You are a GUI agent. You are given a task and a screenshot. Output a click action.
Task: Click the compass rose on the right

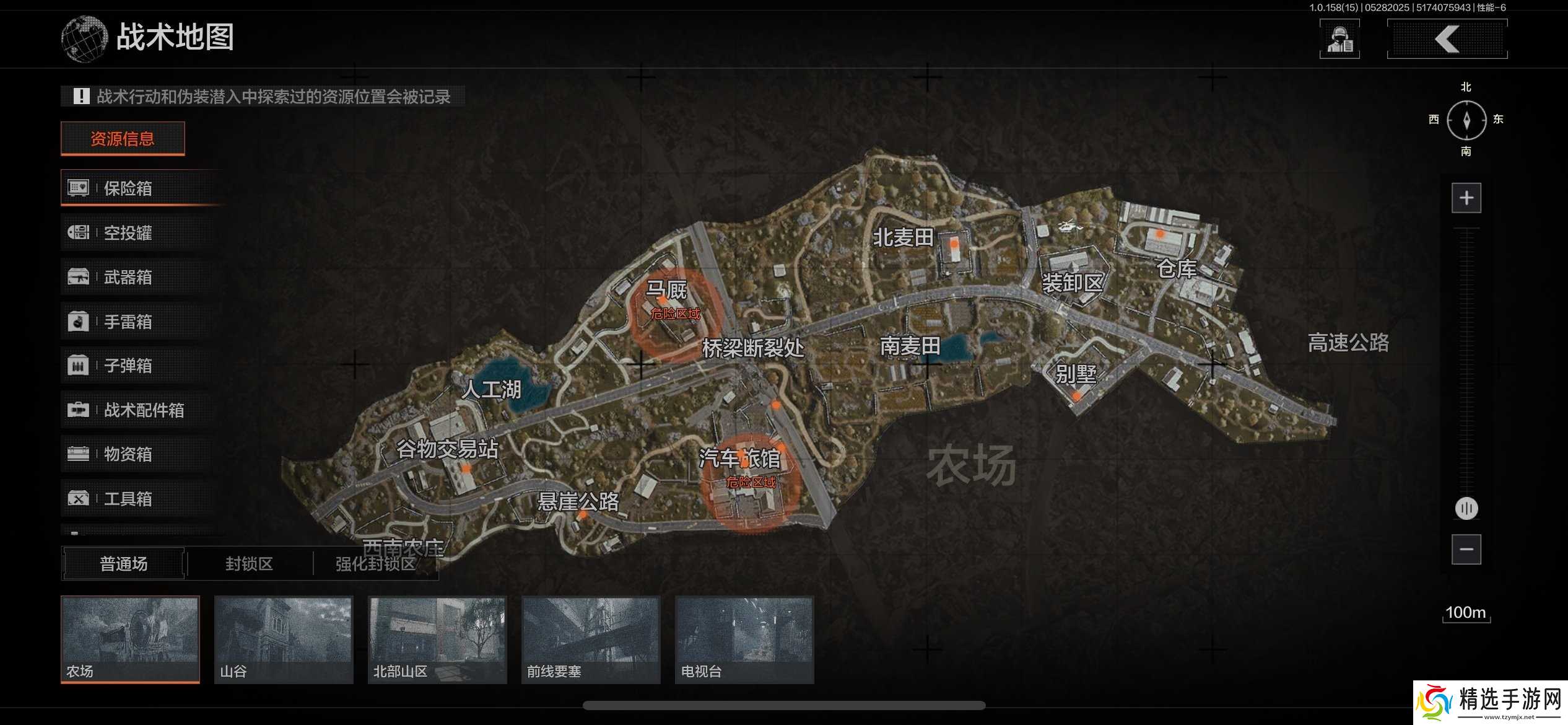(x=1466, y=120)
